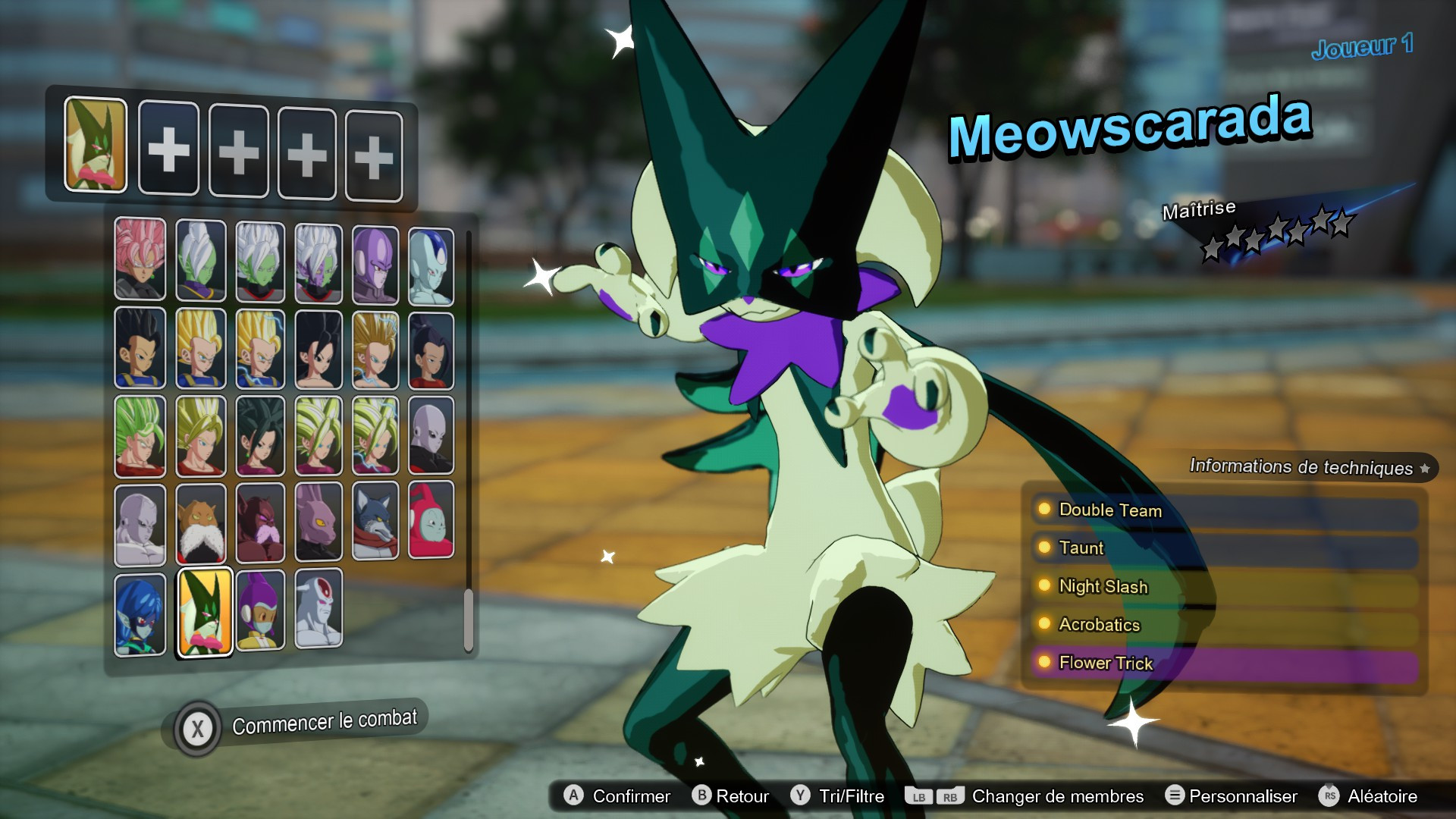Select the Night Slash technique entry

[1103, 587]
